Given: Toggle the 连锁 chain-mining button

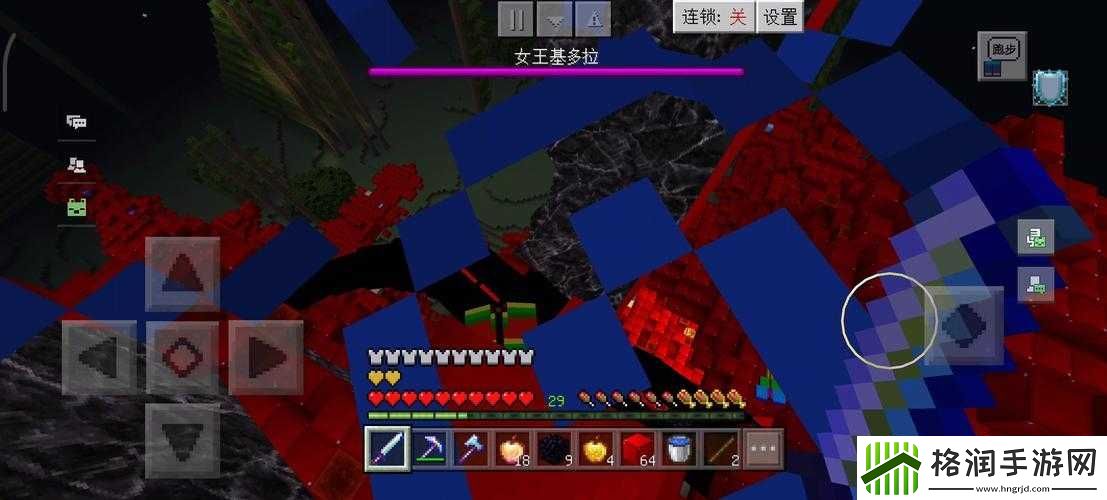Looking at the screenshot, I should tap(713, 17).
